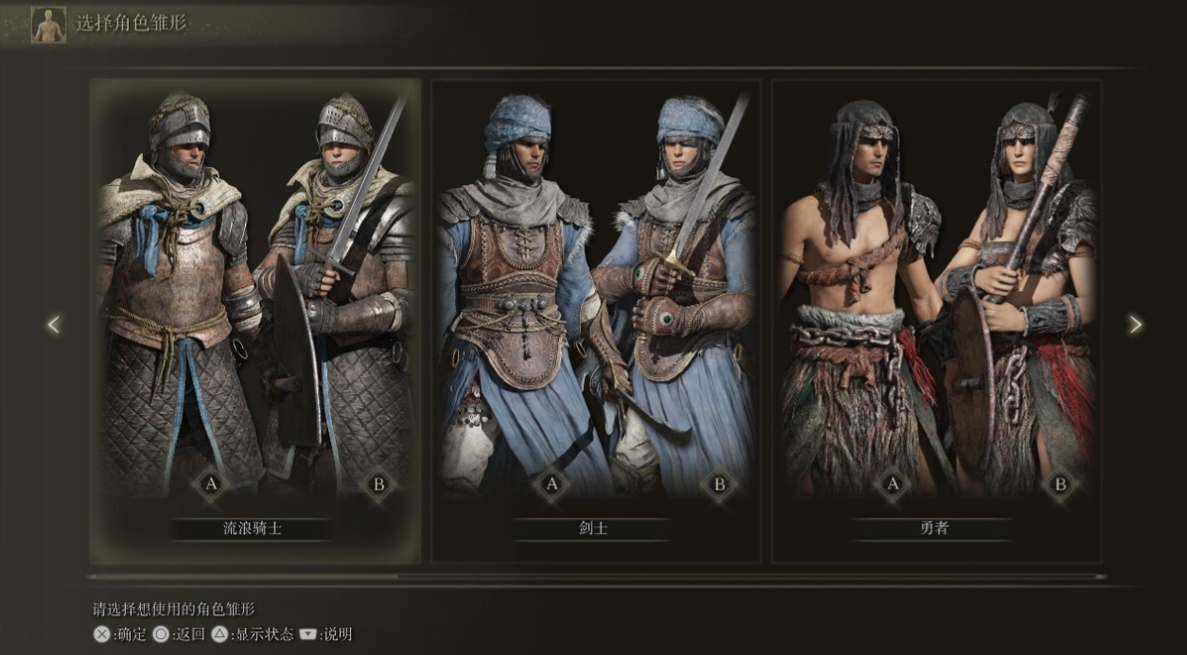
Task: Select body type A for 流浪骑士
Action: tap(211, 485)
